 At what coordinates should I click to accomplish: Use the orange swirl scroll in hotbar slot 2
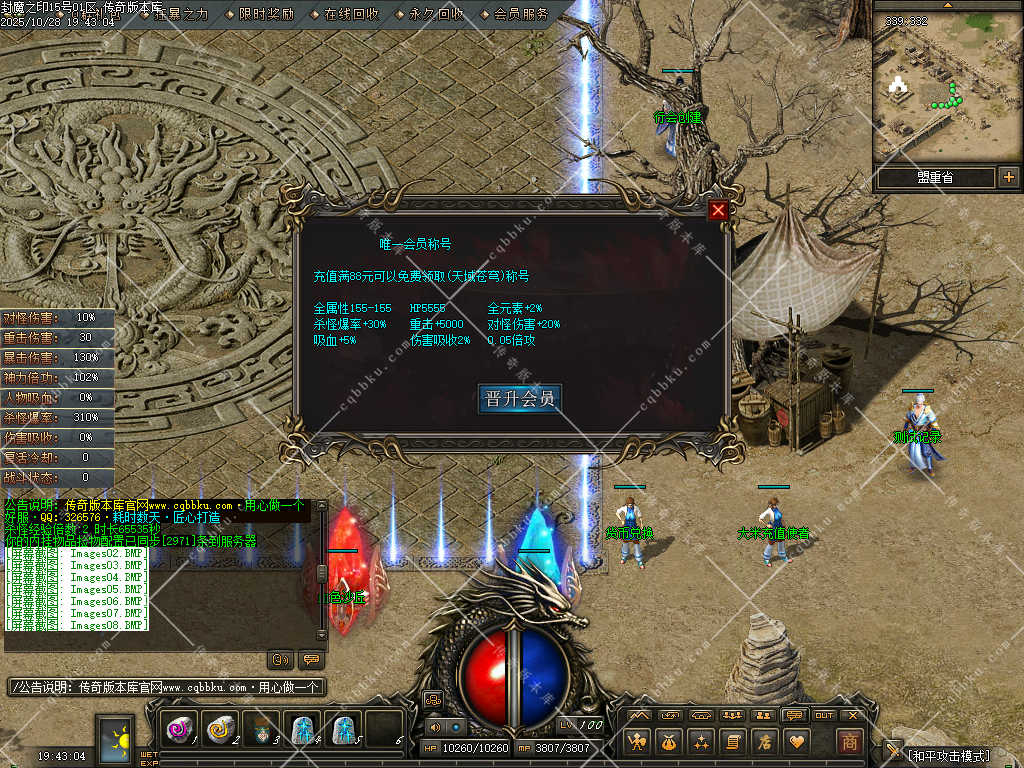tap(221, 730)
